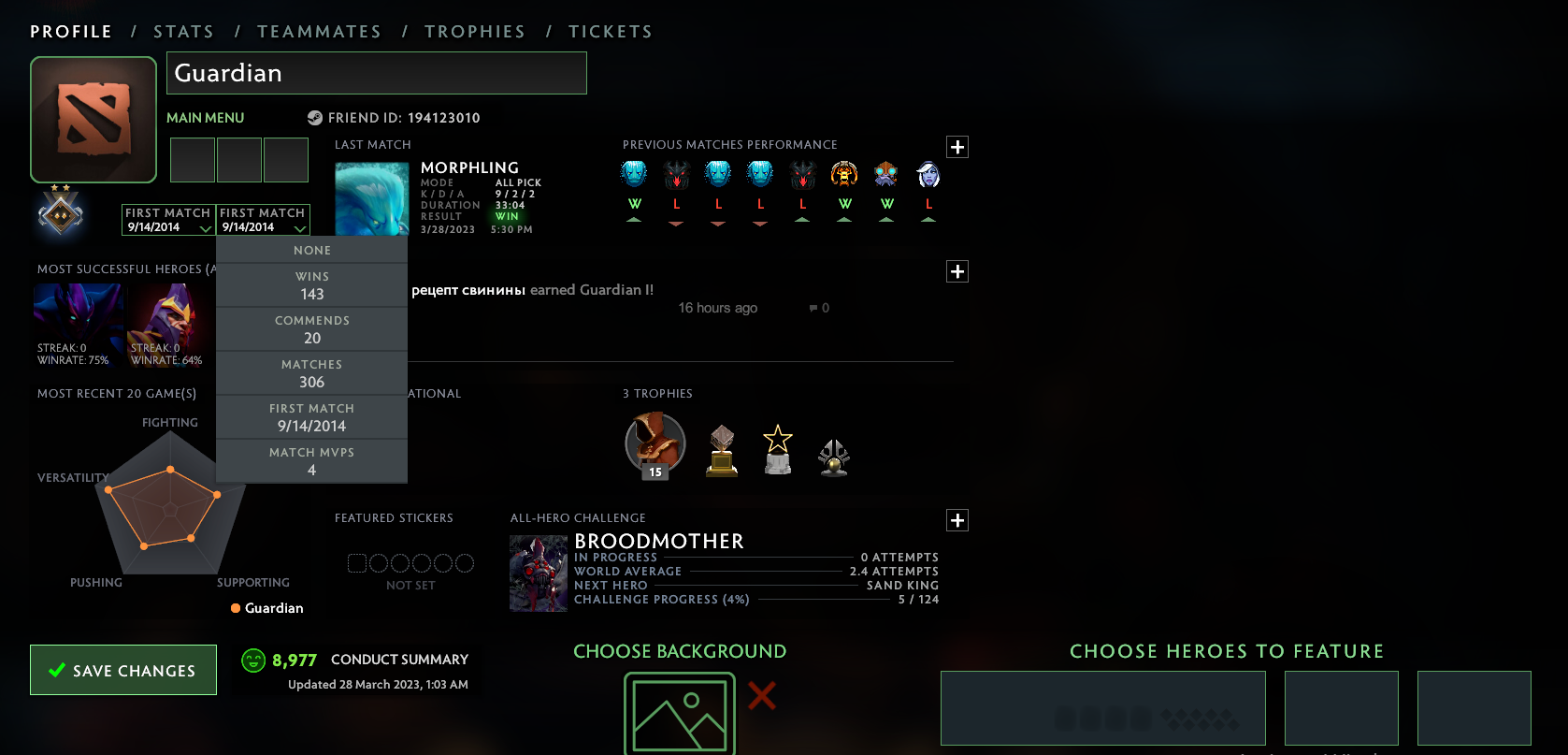Screen dimensions: 1568x755
Task: Choose NONE in the open stat list
Action: coord(311,250)
